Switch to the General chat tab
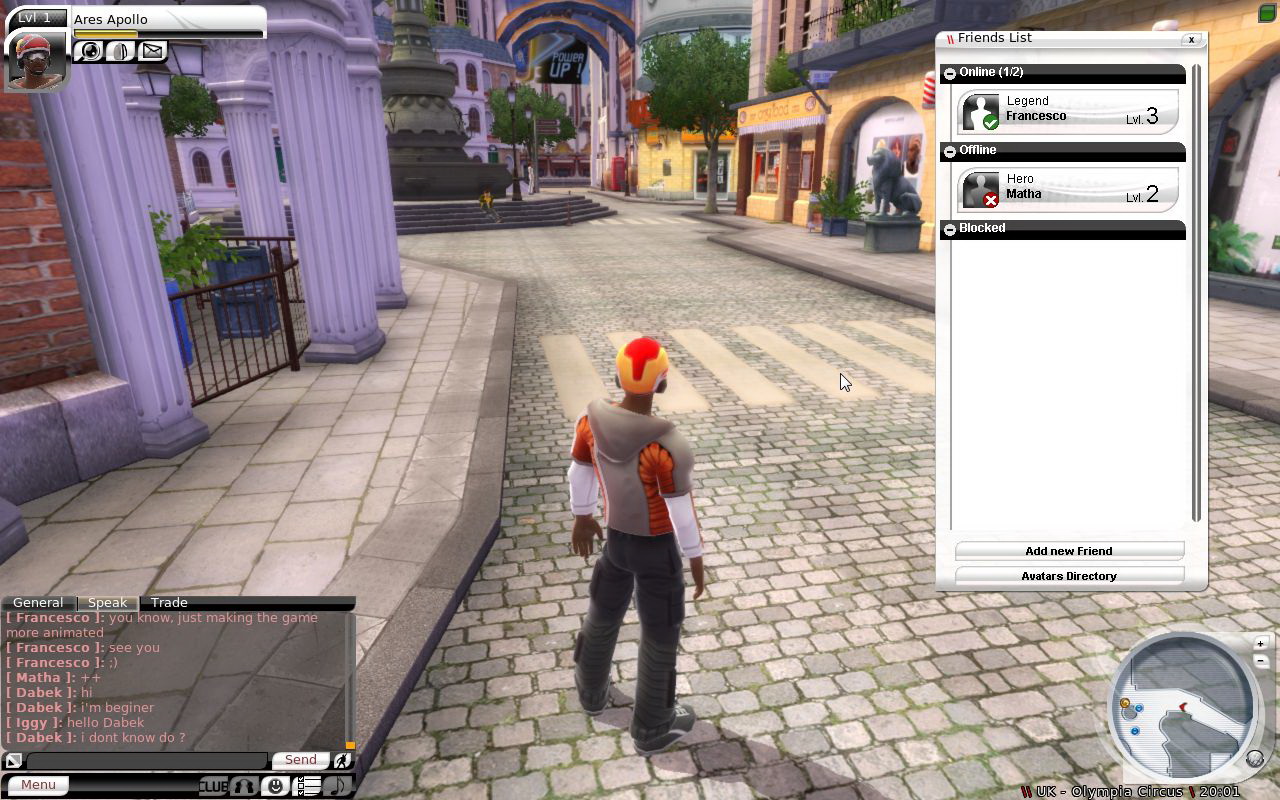This screenshot has width=1280, height=800. tap(38, 603)
